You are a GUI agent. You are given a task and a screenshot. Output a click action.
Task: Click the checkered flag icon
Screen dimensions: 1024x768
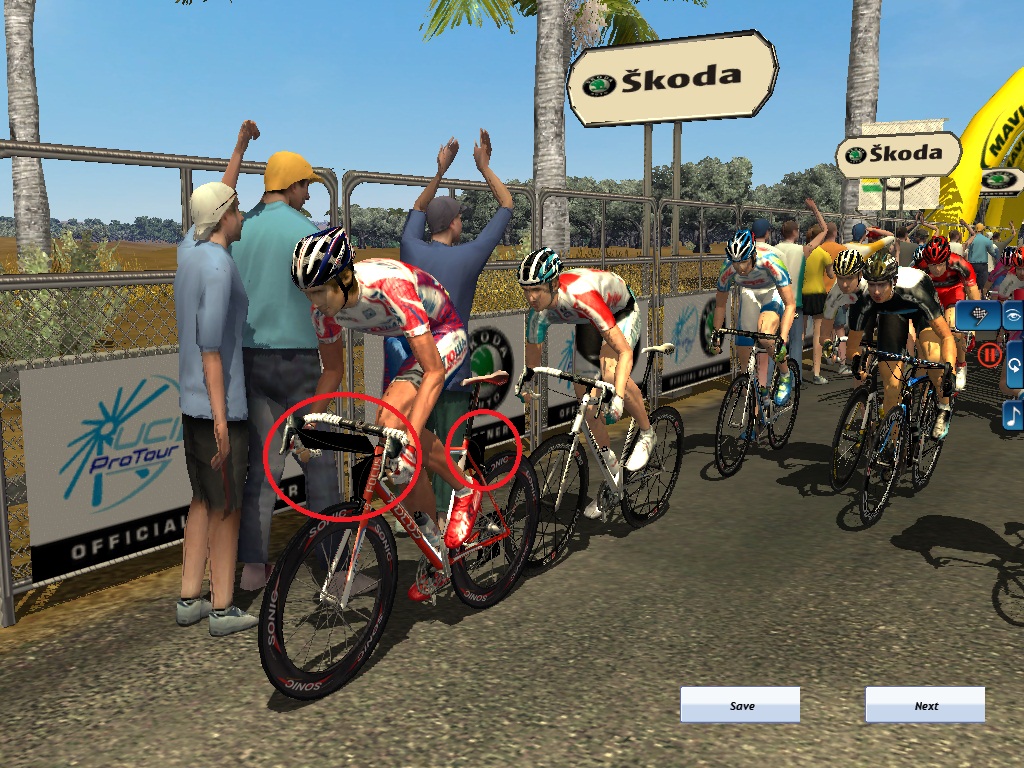point(979,316)
